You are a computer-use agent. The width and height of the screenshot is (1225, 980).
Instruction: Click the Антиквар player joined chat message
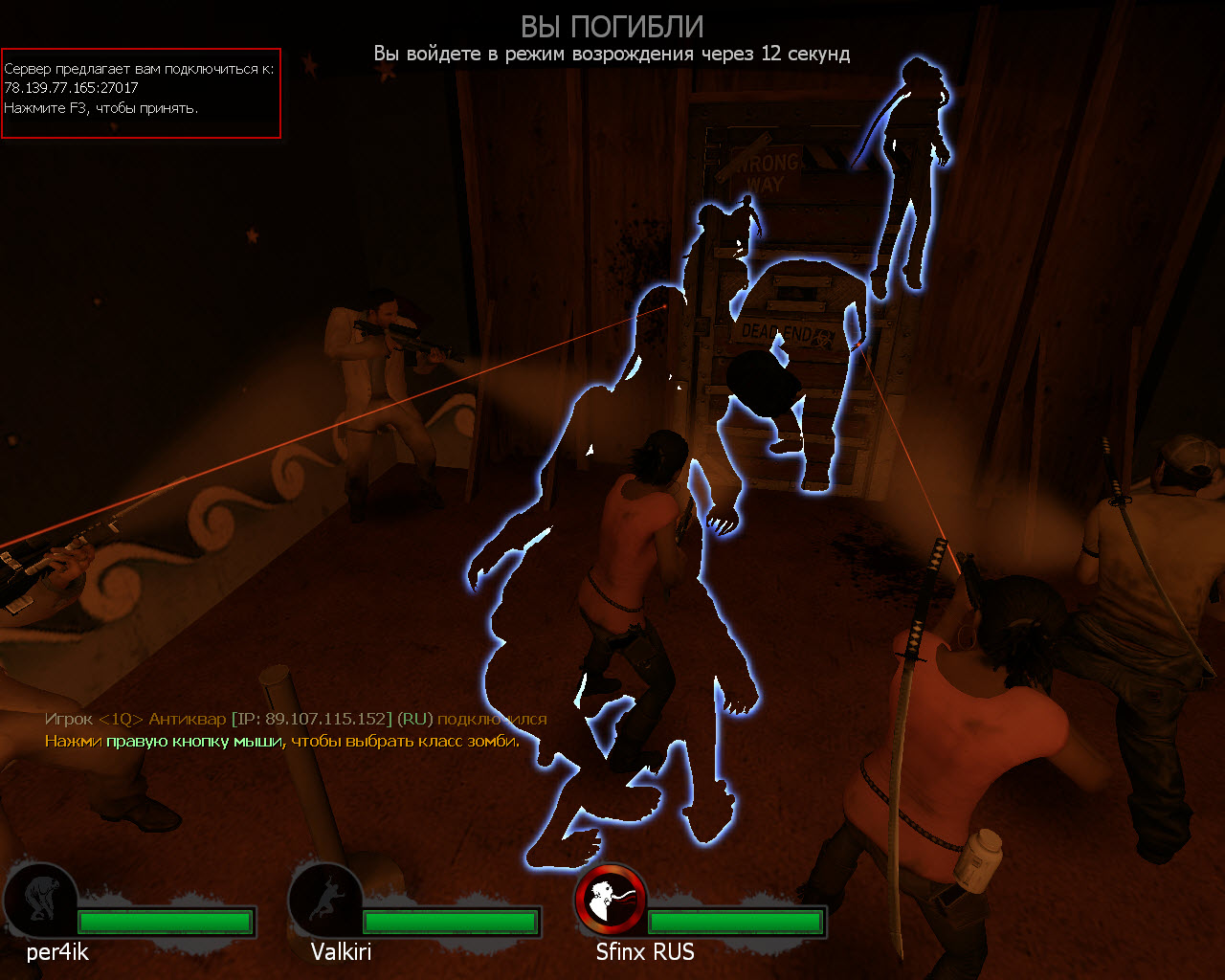point(296,719)
